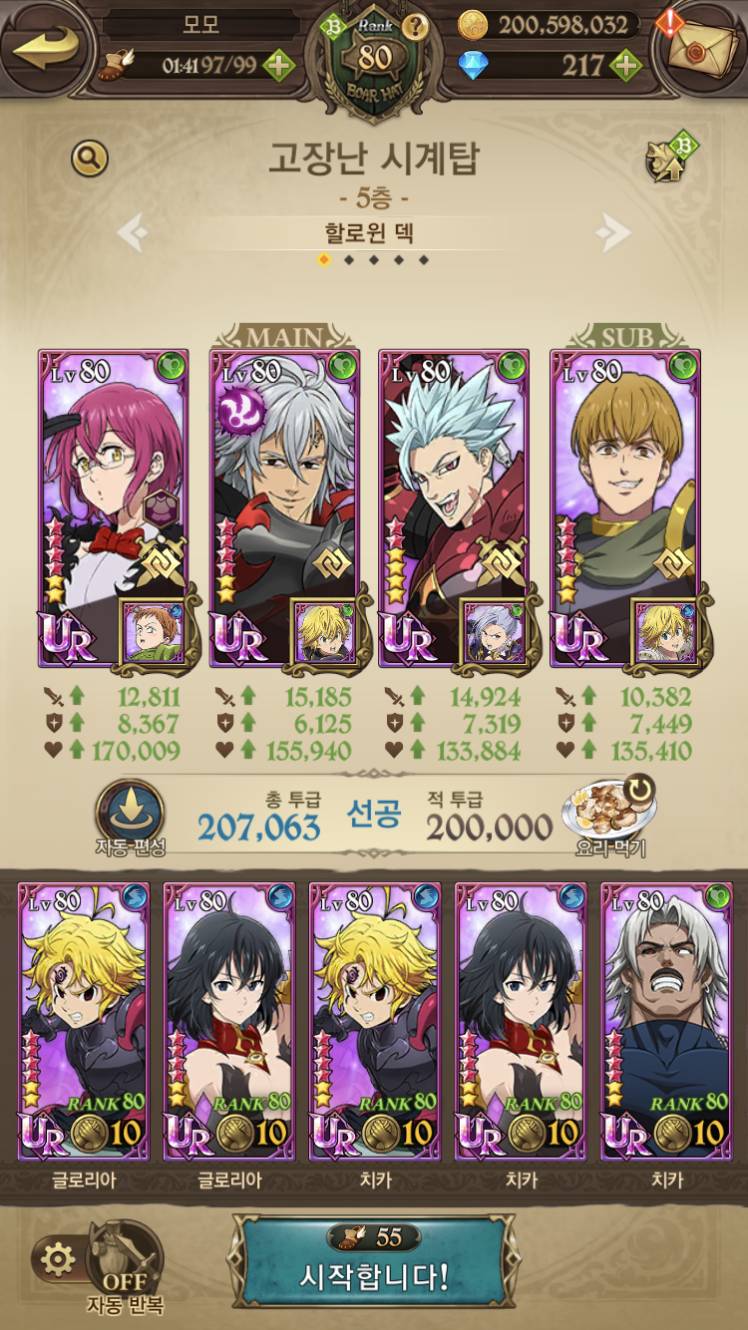Select the pink-haired Gowther hero card
Viewport: 748px width, 1330px height.
[103, 490]
